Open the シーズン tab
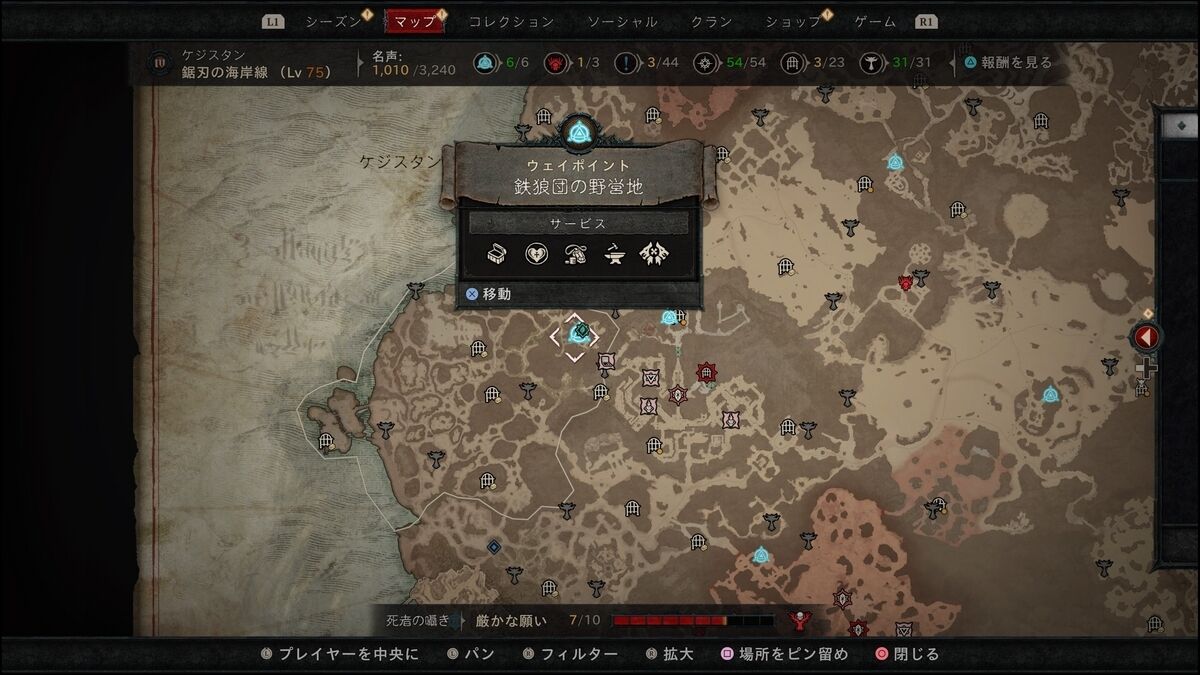 coord(333,21)
